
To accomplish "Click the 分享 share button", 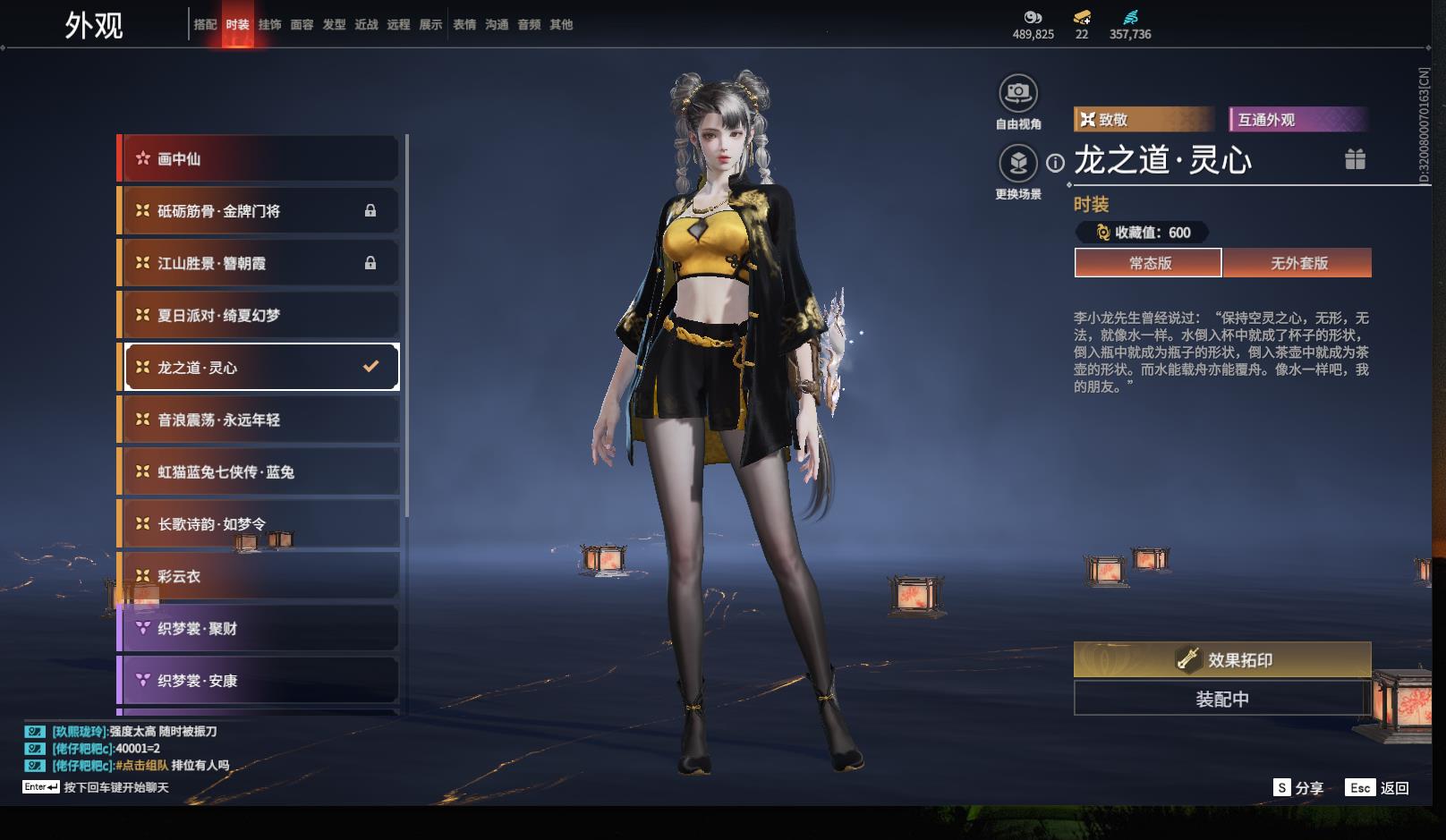I will point(1298,788).
